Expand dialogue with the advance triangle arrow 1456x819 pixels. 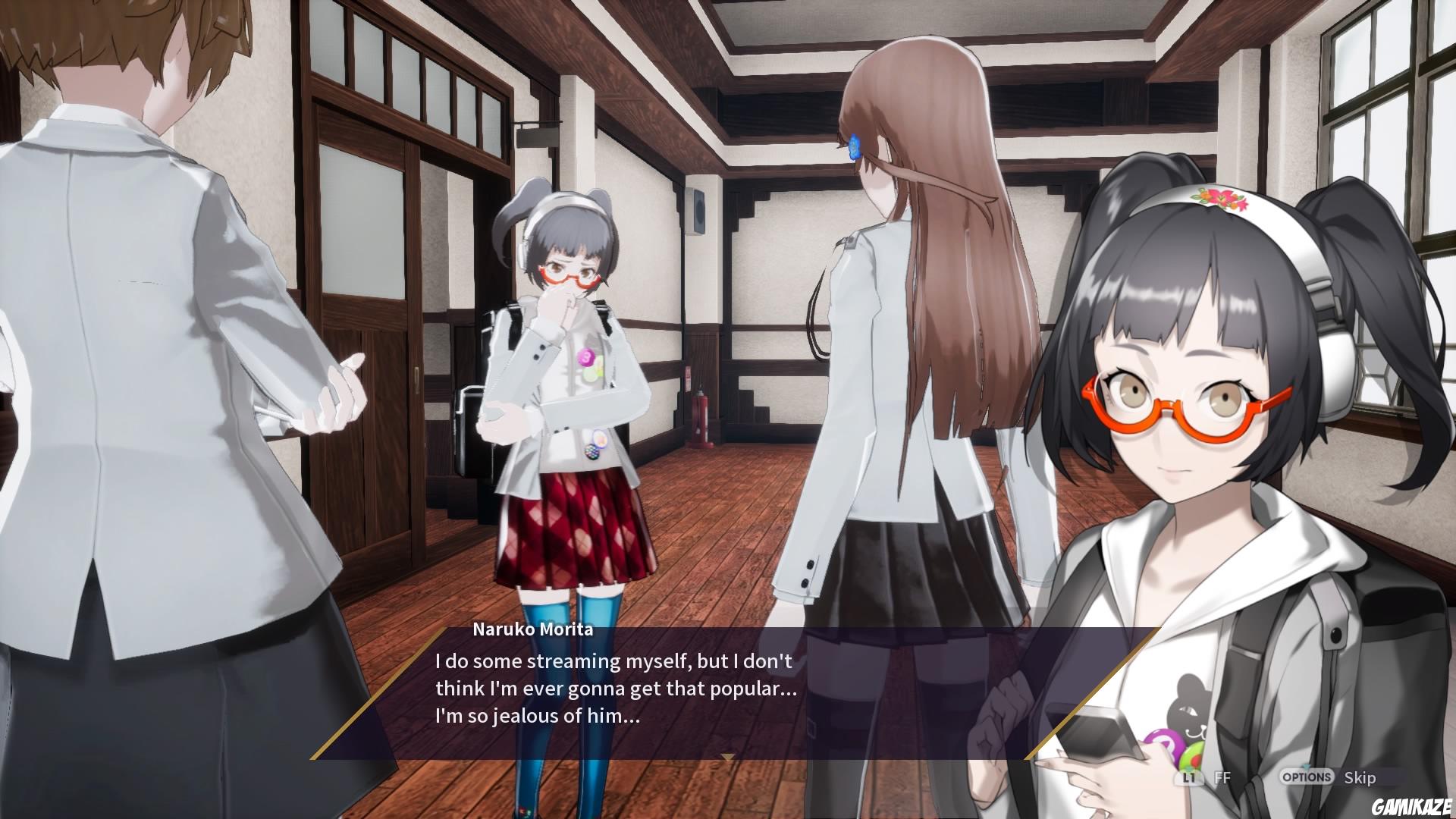coord(728,756)
